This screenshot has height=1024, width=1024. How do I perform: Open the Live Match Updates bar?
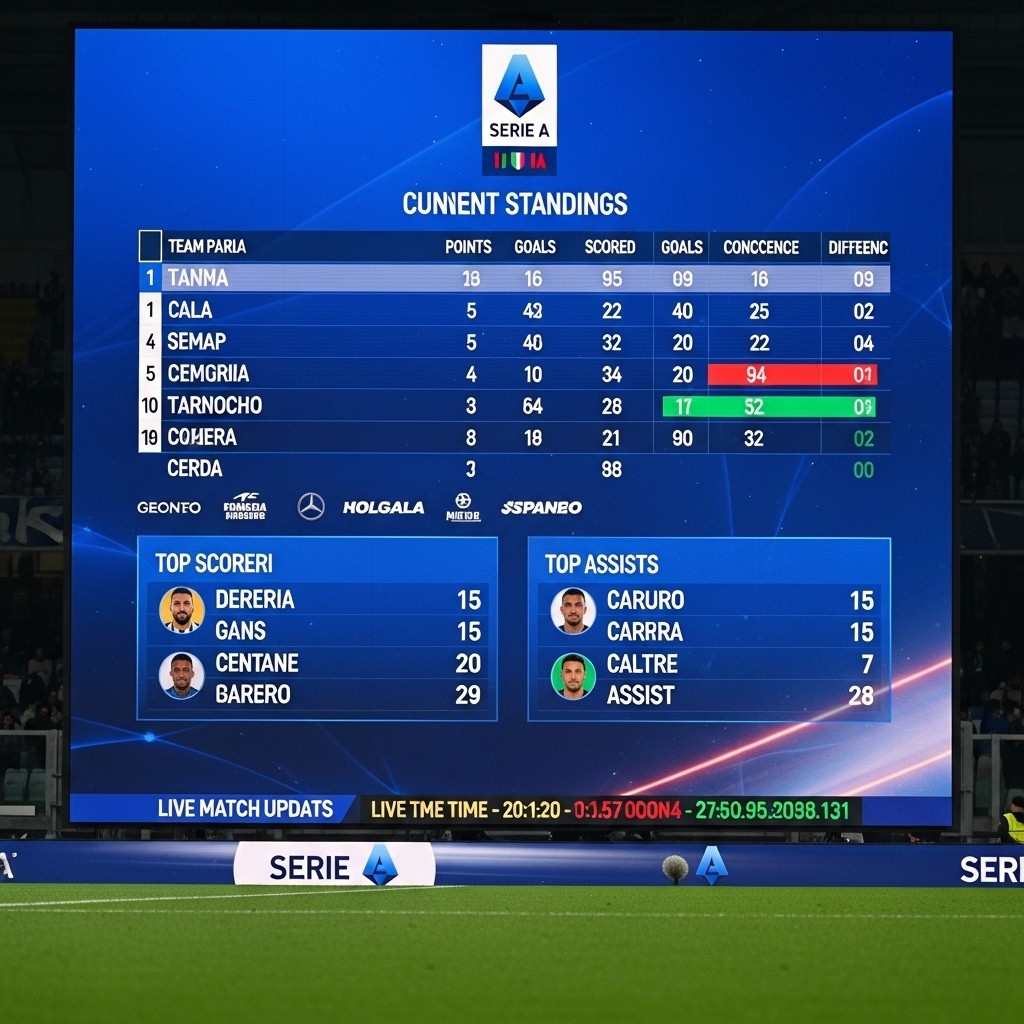(245, 809)
